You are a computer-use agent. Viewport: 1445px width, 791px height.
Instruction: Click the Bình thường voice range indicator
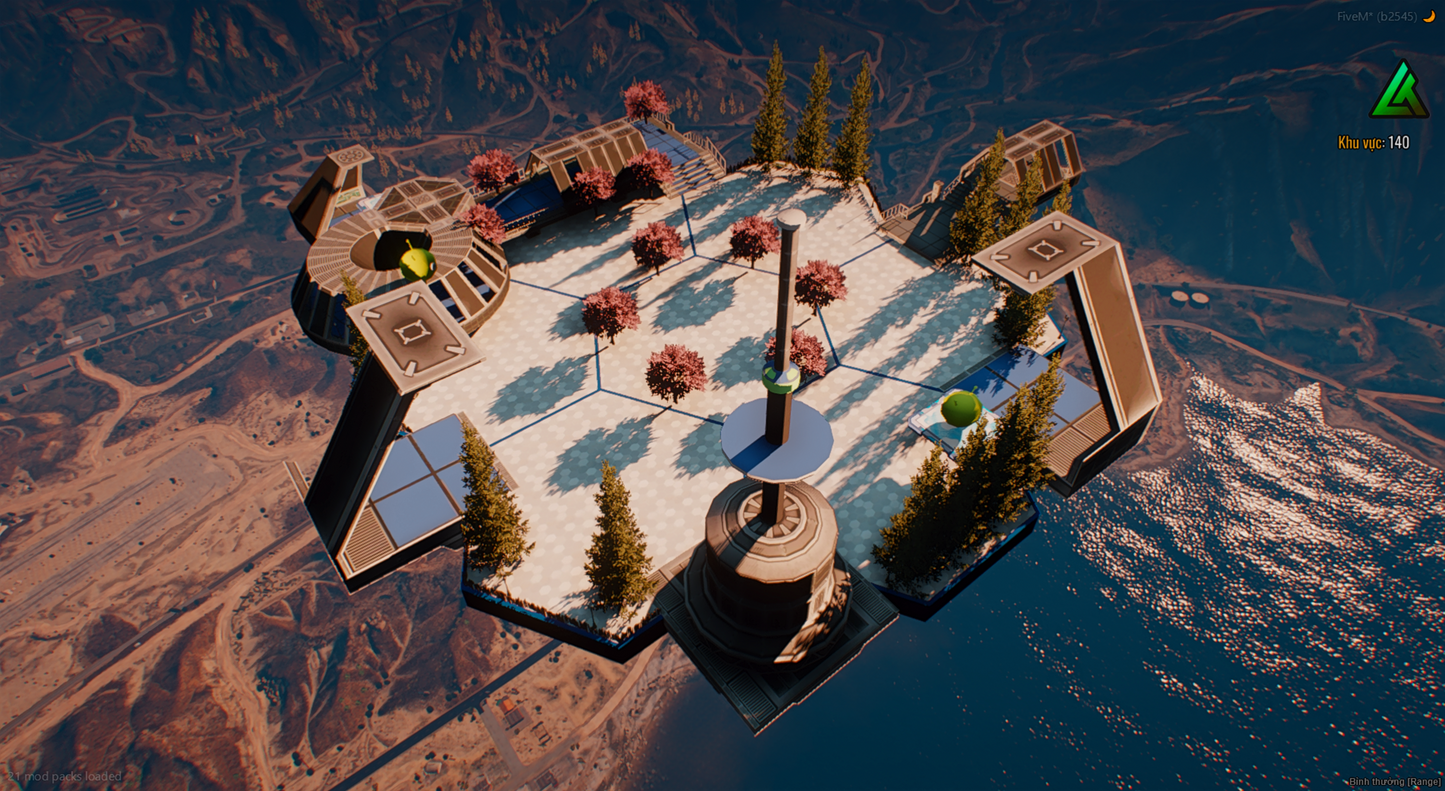1394,781
